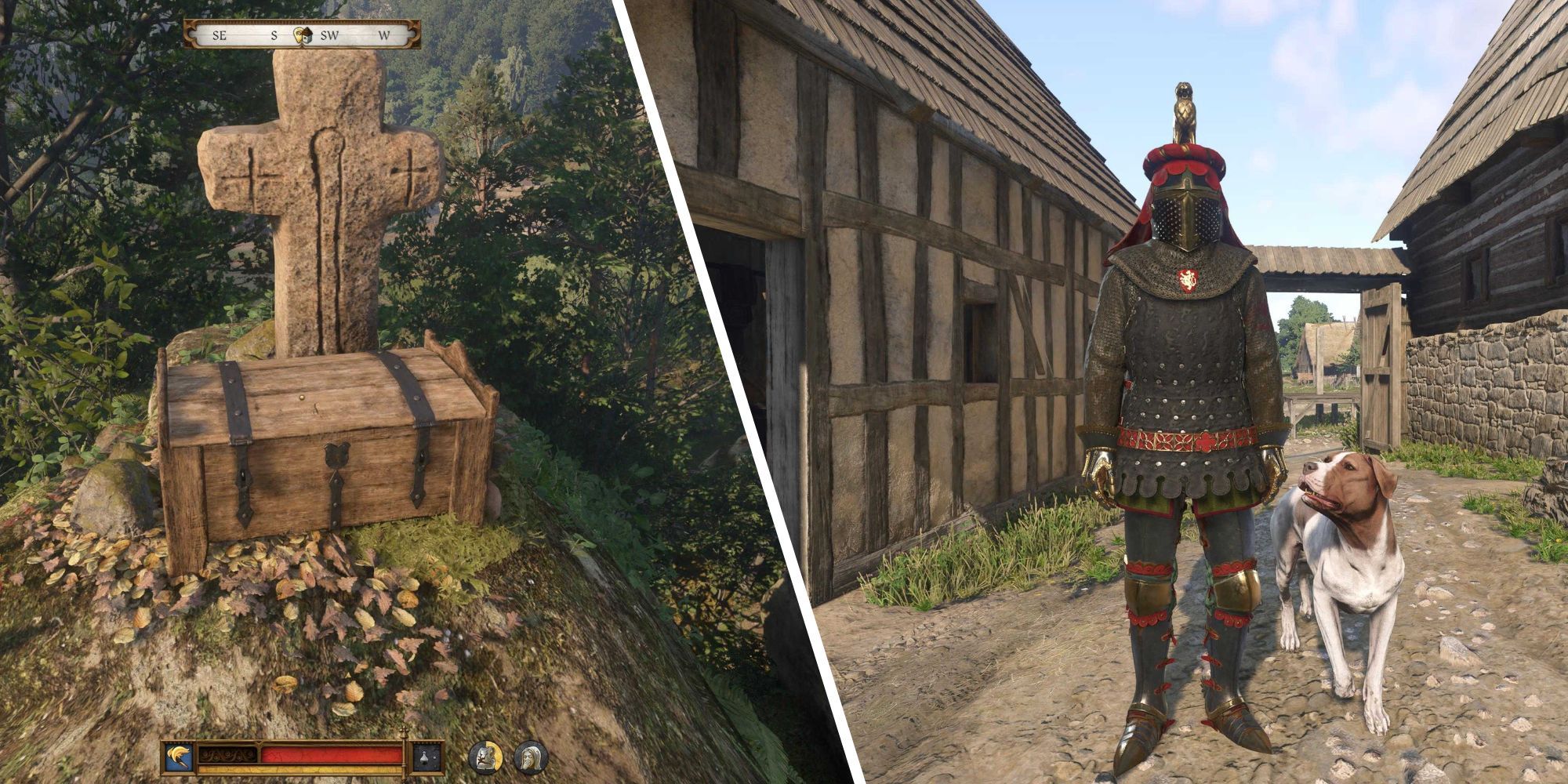The height and width of the screenshot is (784, 1568).
Task: Select the S label on the compass bar
Action: 274,34
